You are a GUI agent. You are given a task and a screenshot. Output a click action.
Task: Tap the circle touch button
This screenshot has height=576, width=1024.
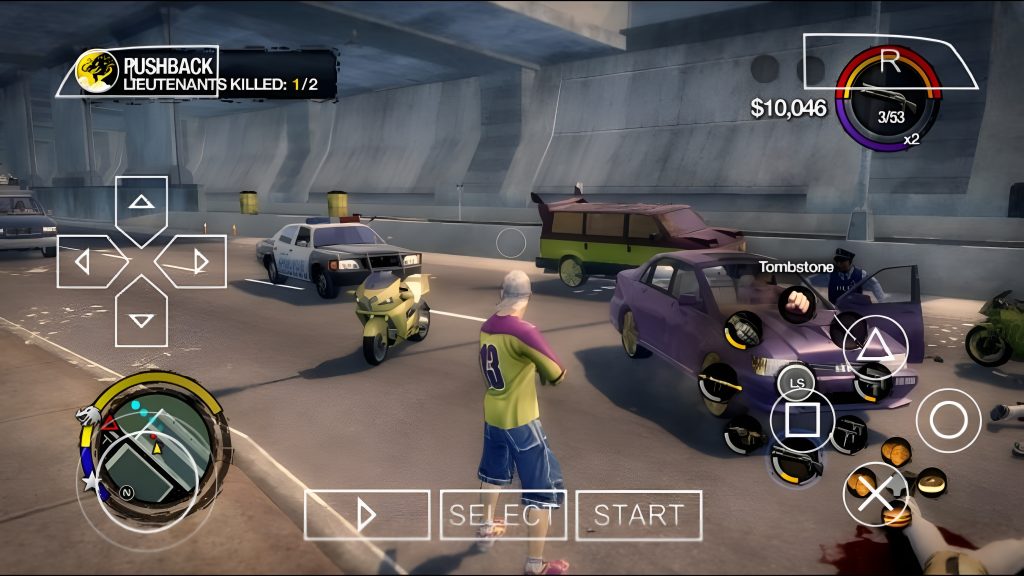pos(948,419)
